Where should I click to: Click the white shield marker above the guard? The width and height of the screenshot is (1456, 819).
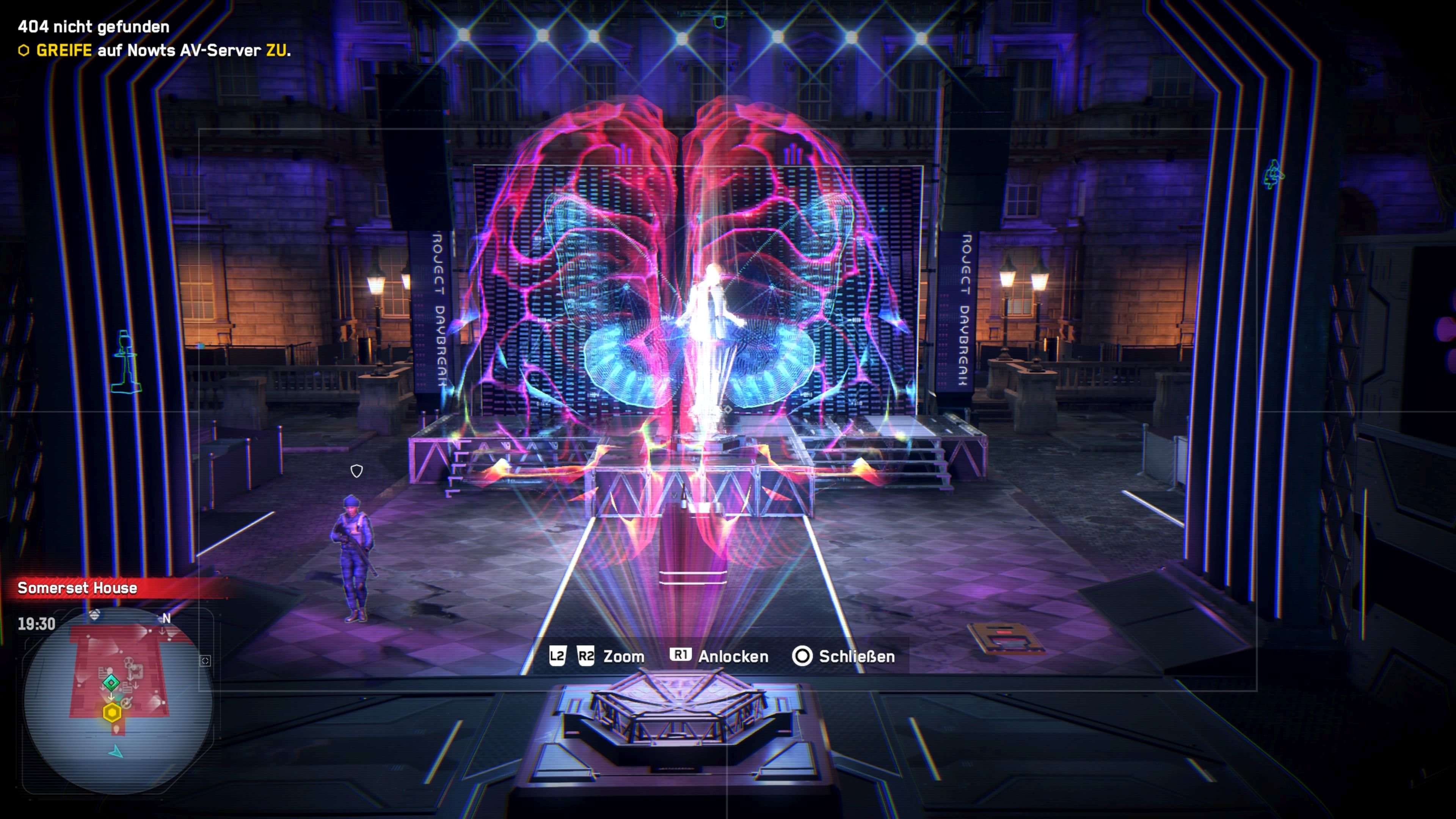[x=357, y=471]
